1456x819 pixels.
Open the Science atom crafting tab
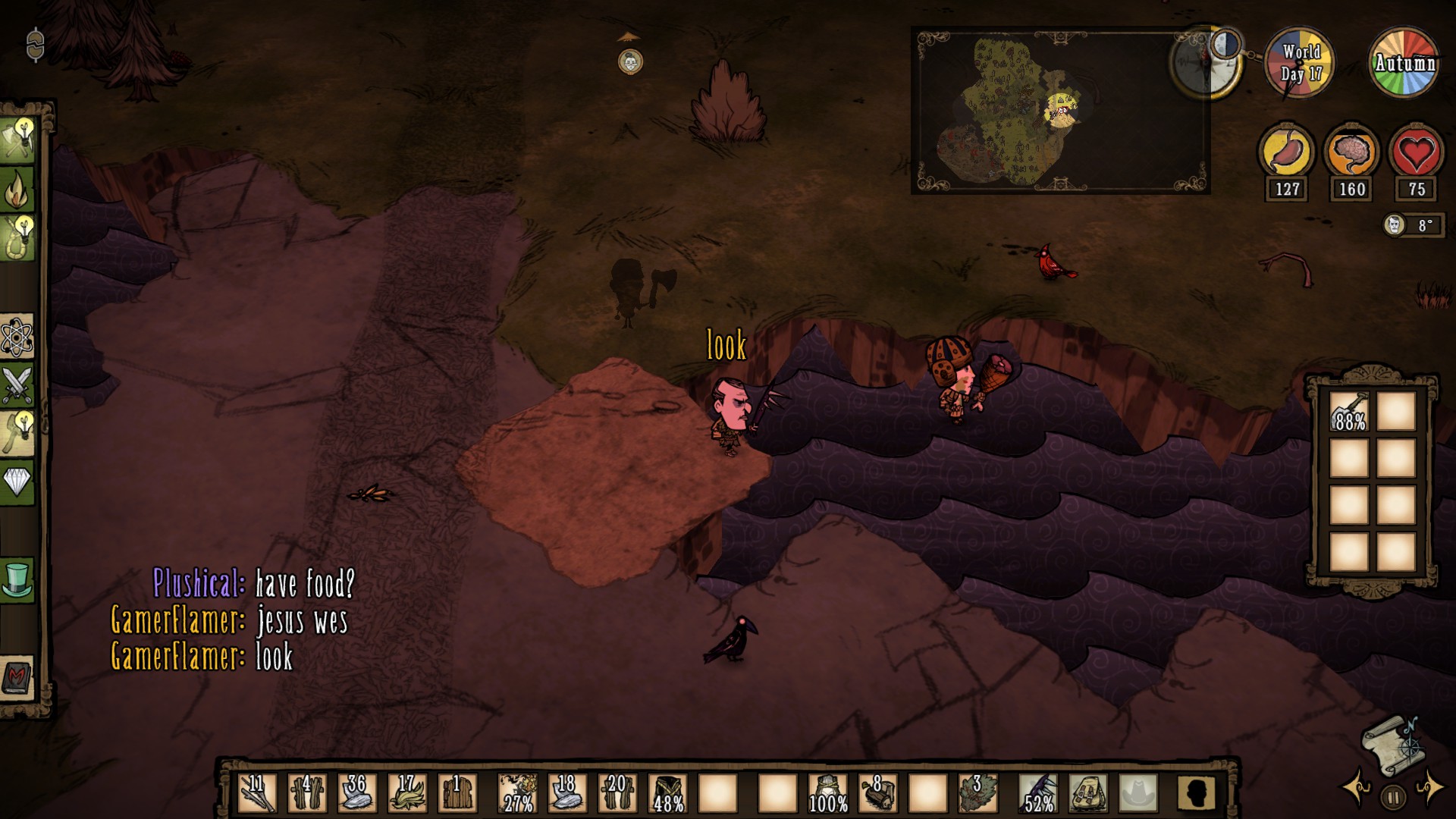pos(17,337)
